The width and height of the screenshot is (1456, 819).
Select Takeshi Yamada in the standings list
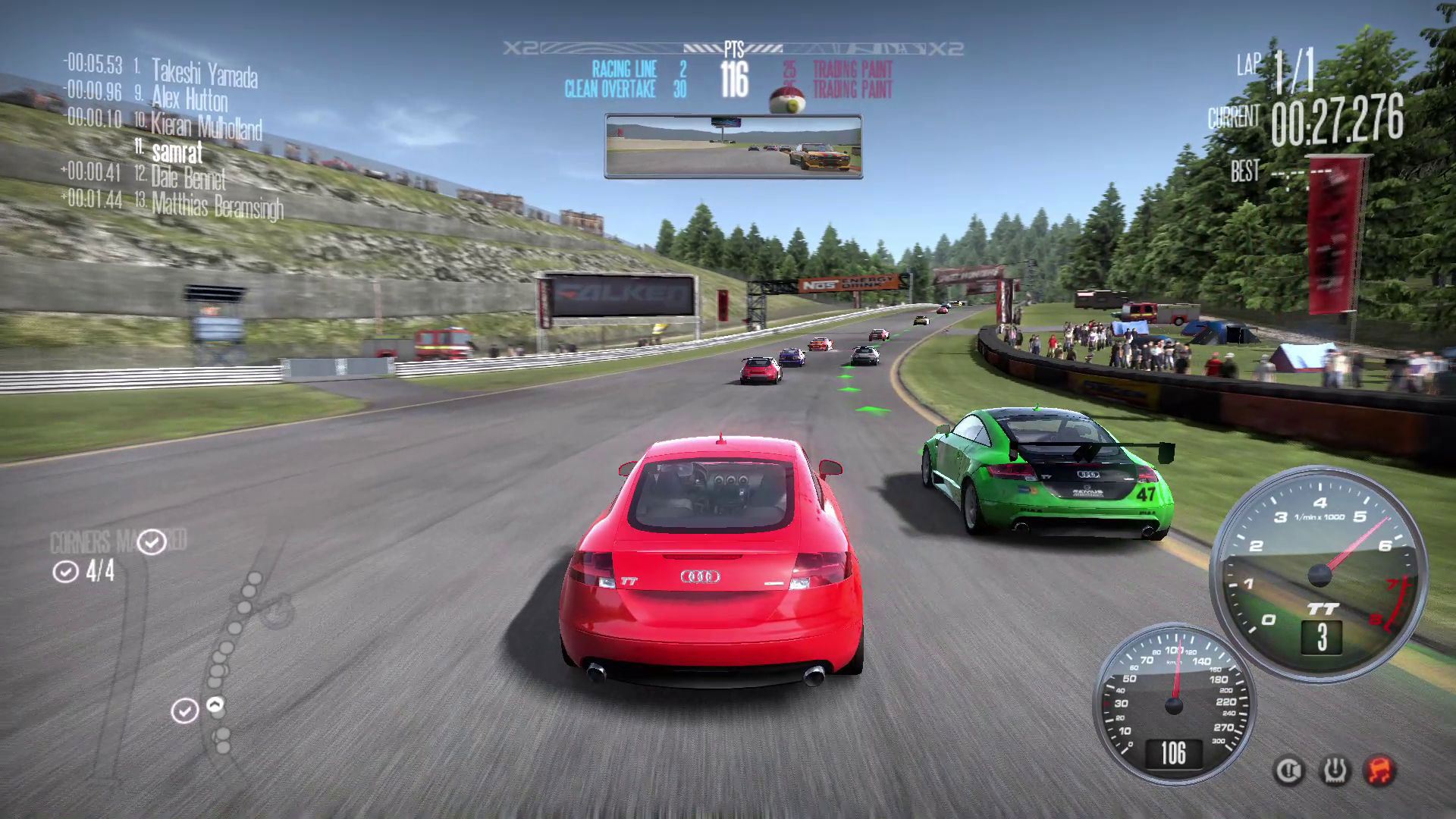click(204, 73)
